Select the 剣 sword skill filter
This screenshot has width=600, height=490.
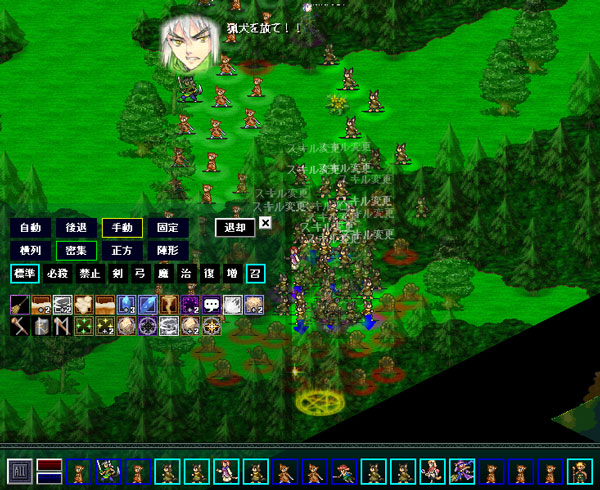coord(118,273)
